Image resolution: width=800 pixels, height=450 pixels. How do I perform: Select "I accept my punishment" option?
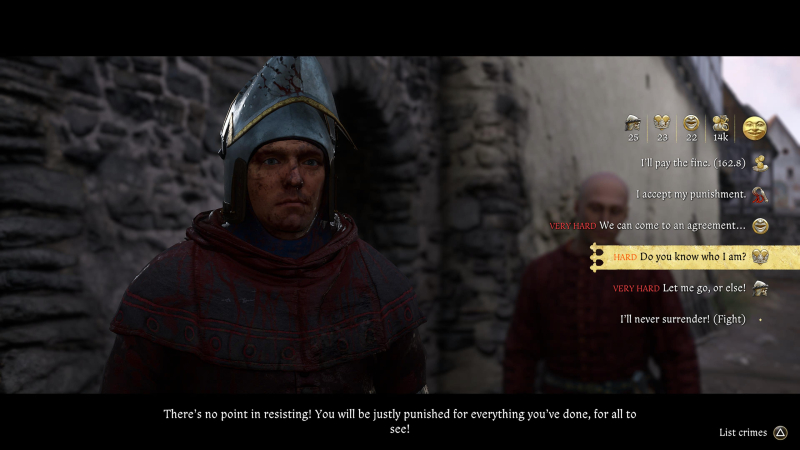[691, 194]
